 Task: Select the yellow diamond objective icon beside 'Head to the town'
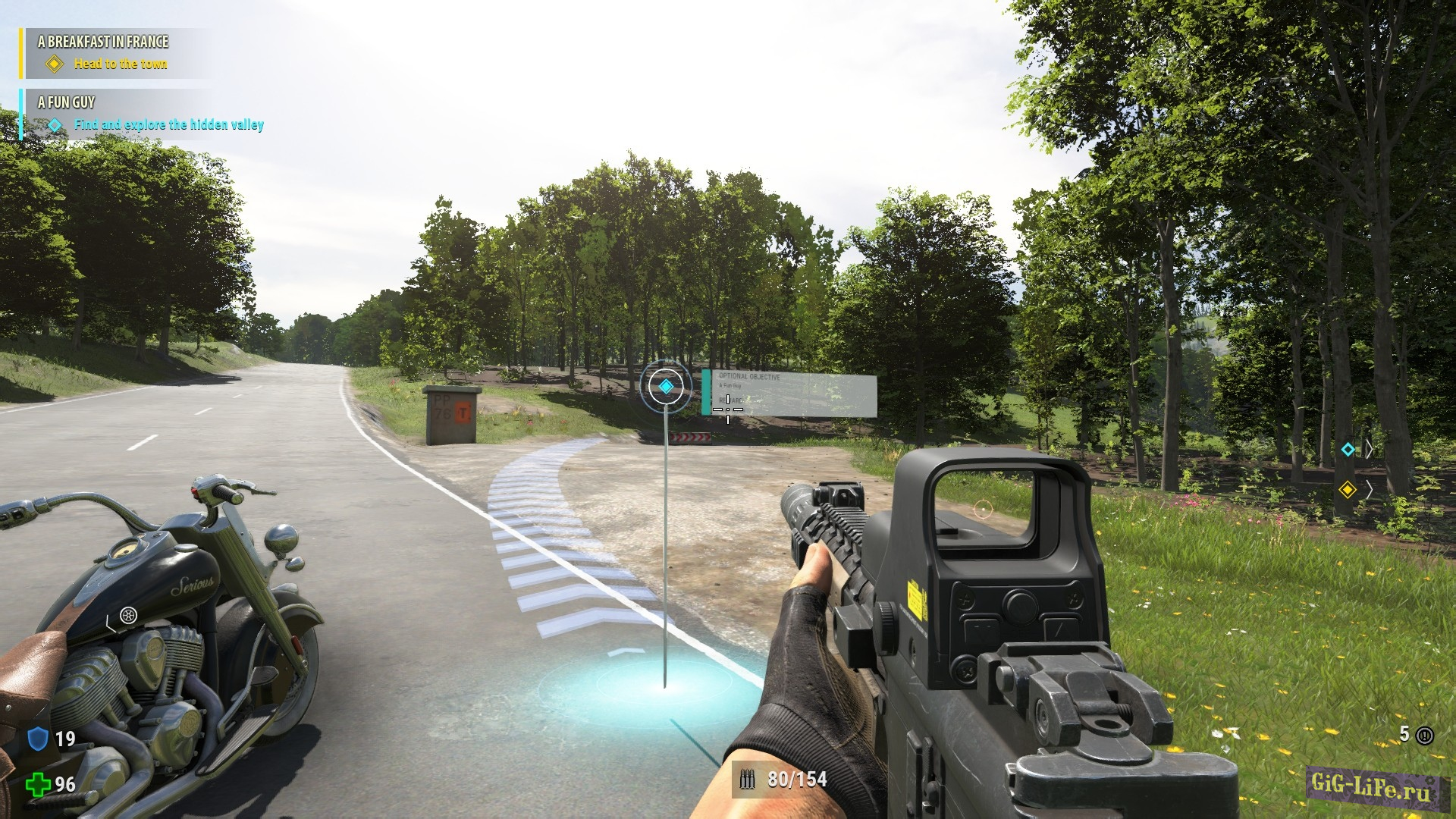tap(54, 65)
